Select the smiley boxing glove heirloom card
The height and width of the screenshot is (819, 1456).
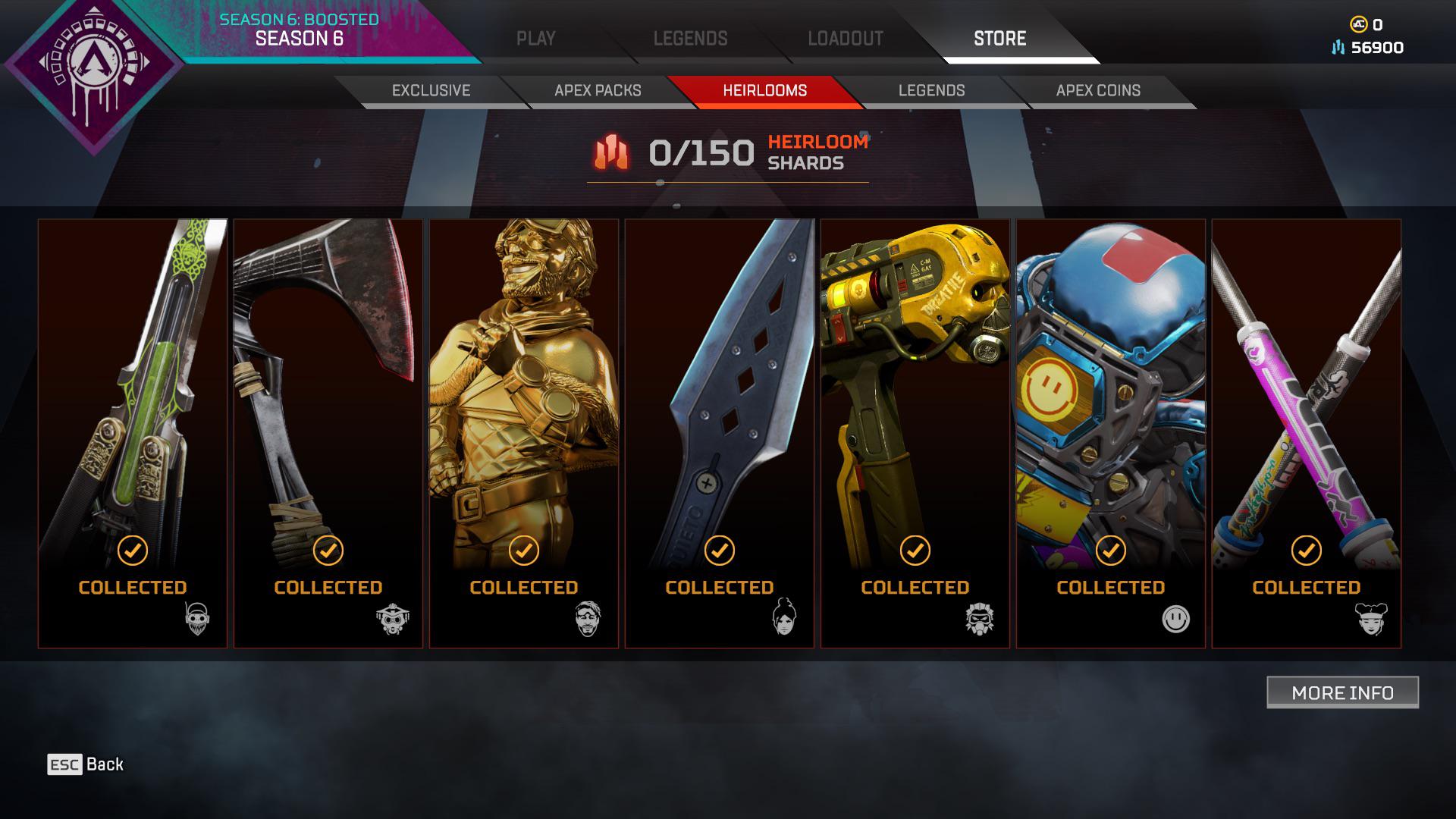(1111, 433)
